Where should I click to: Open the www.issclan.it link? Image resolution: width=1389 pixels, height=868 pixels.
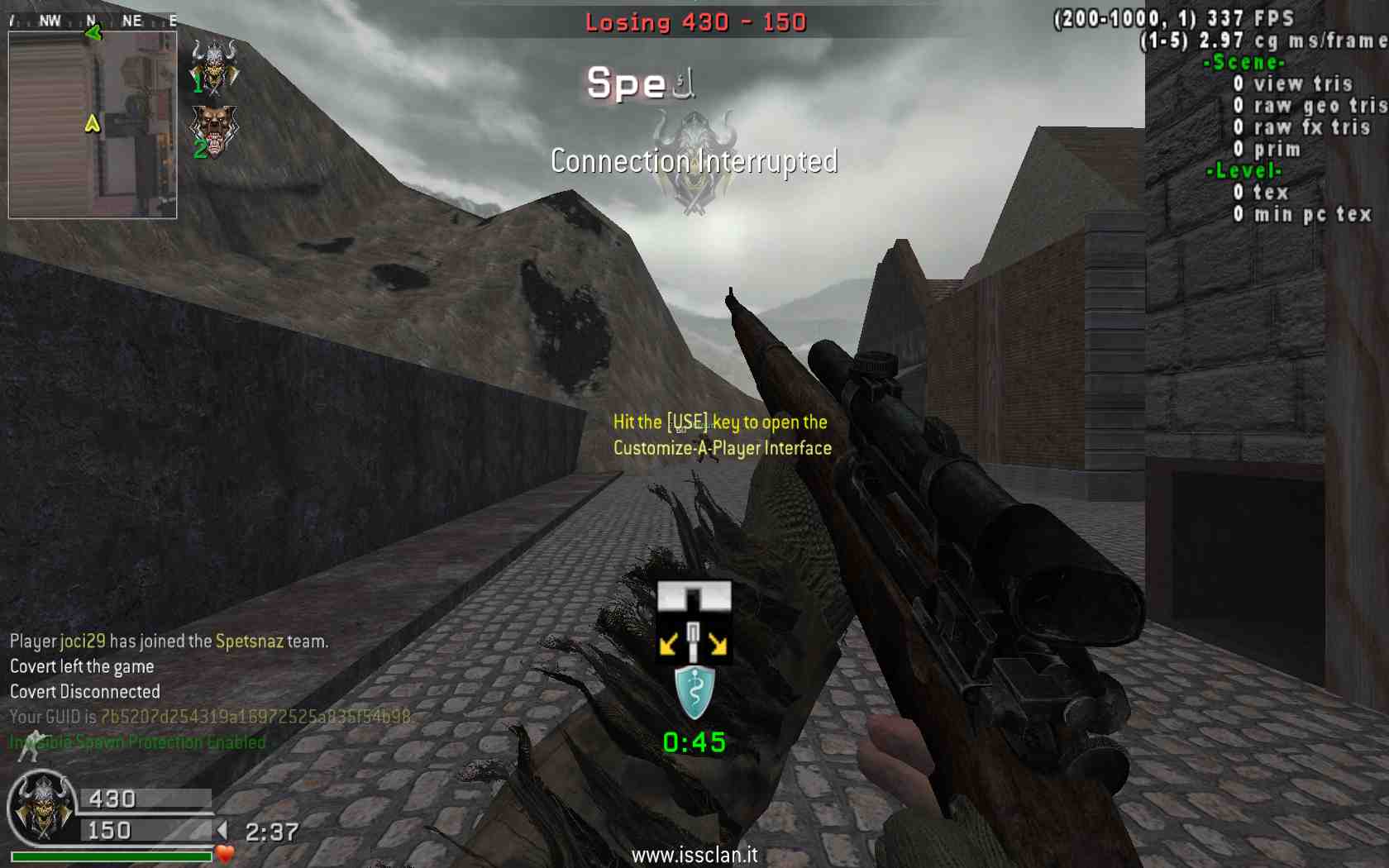tap(694, 855)
